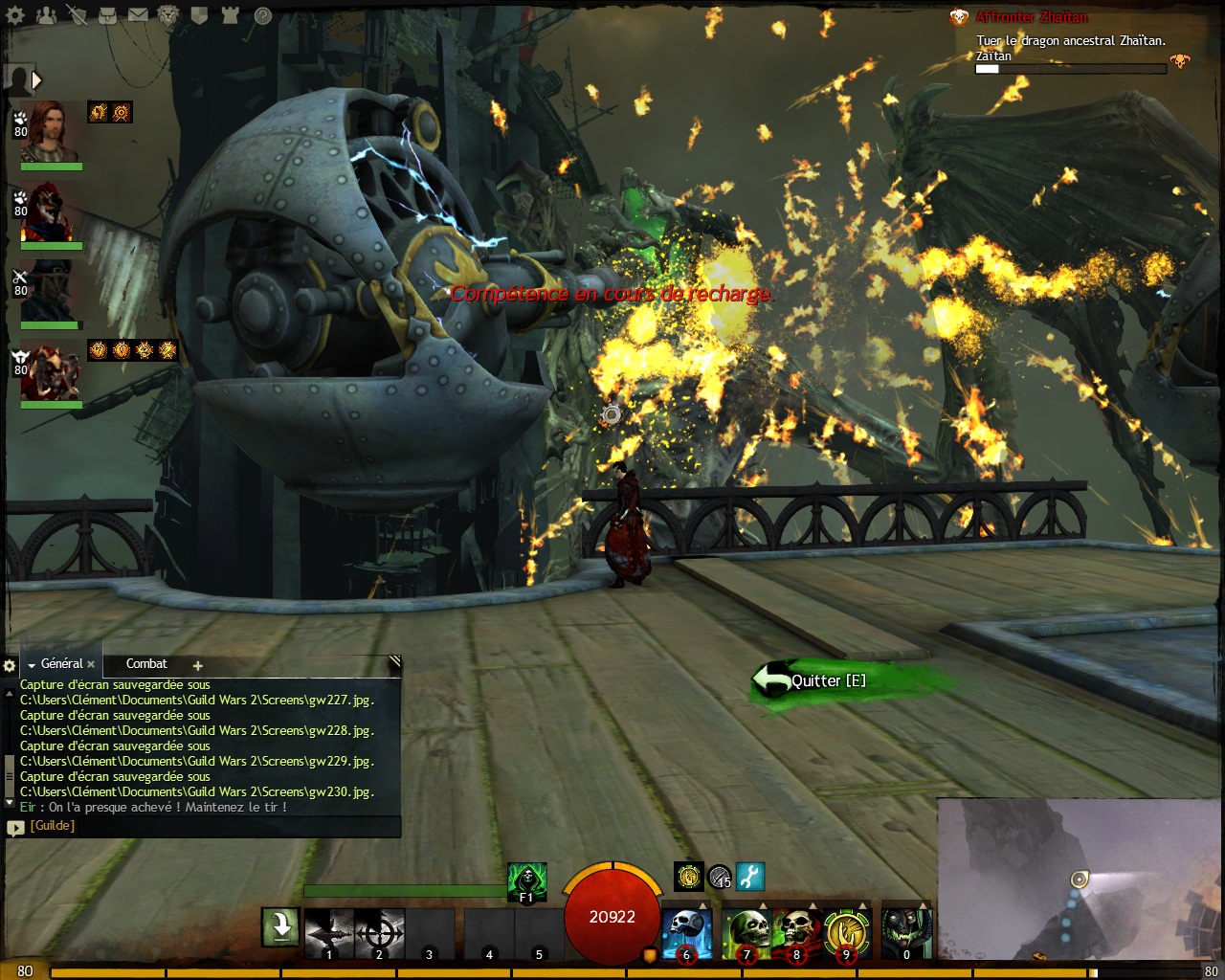Open chat options gear beside the tabs

[x=10, y=665]
